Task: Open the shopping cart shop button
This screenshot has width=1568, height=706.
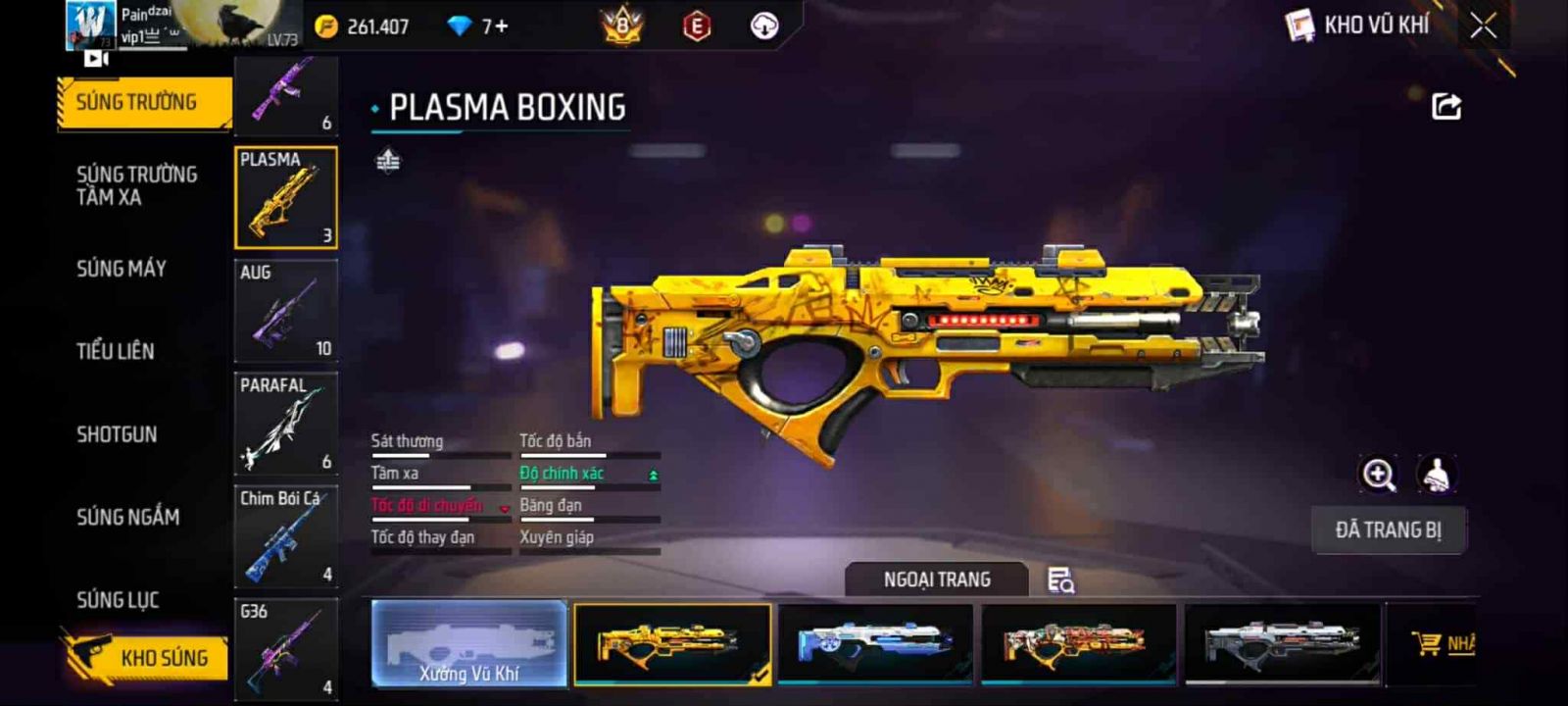Action: 1443,643
